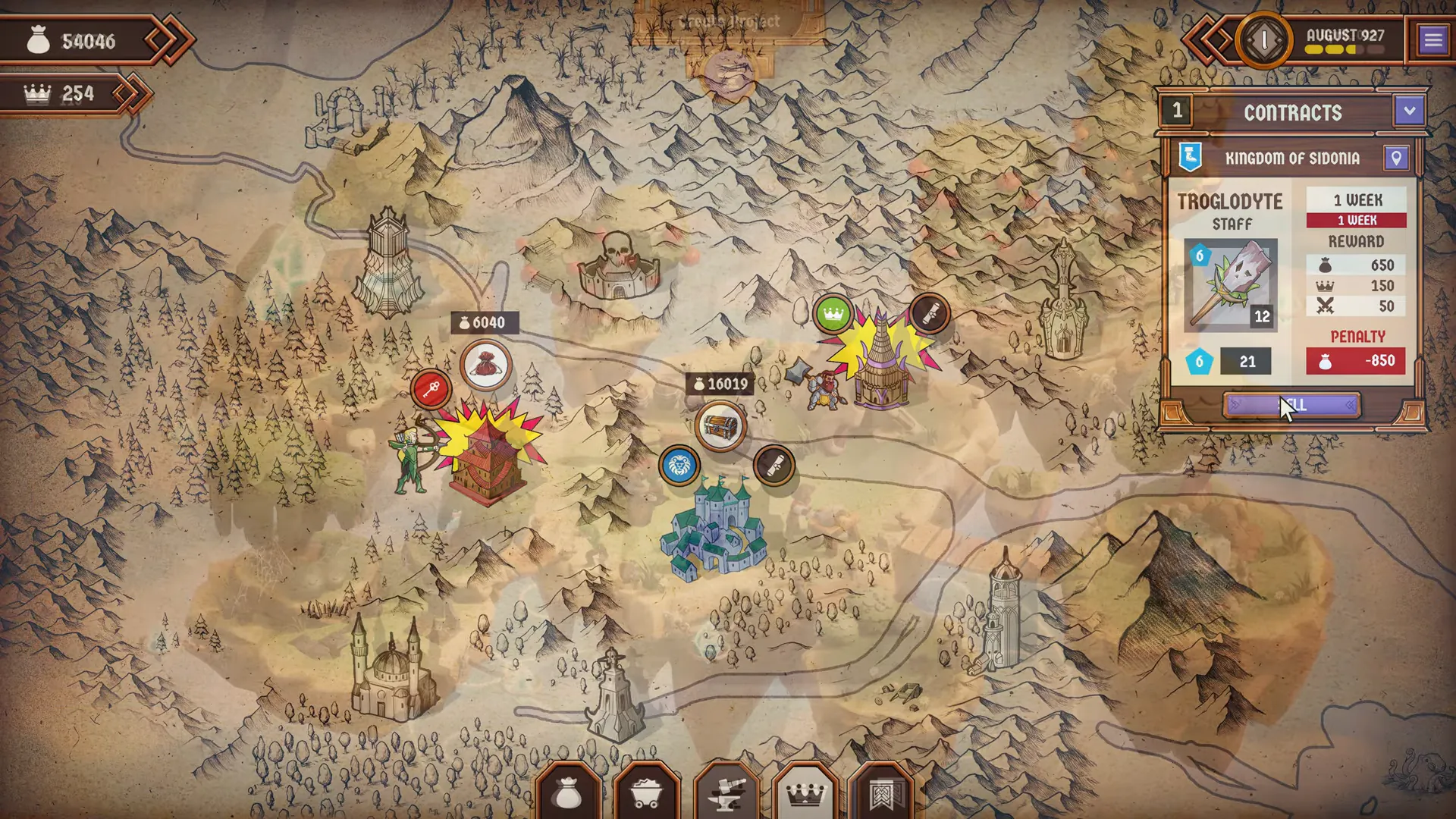Viewport: 1456px width, 819px height.
Task: Click the red key marker near the red fortress
Action: point(431,390)
